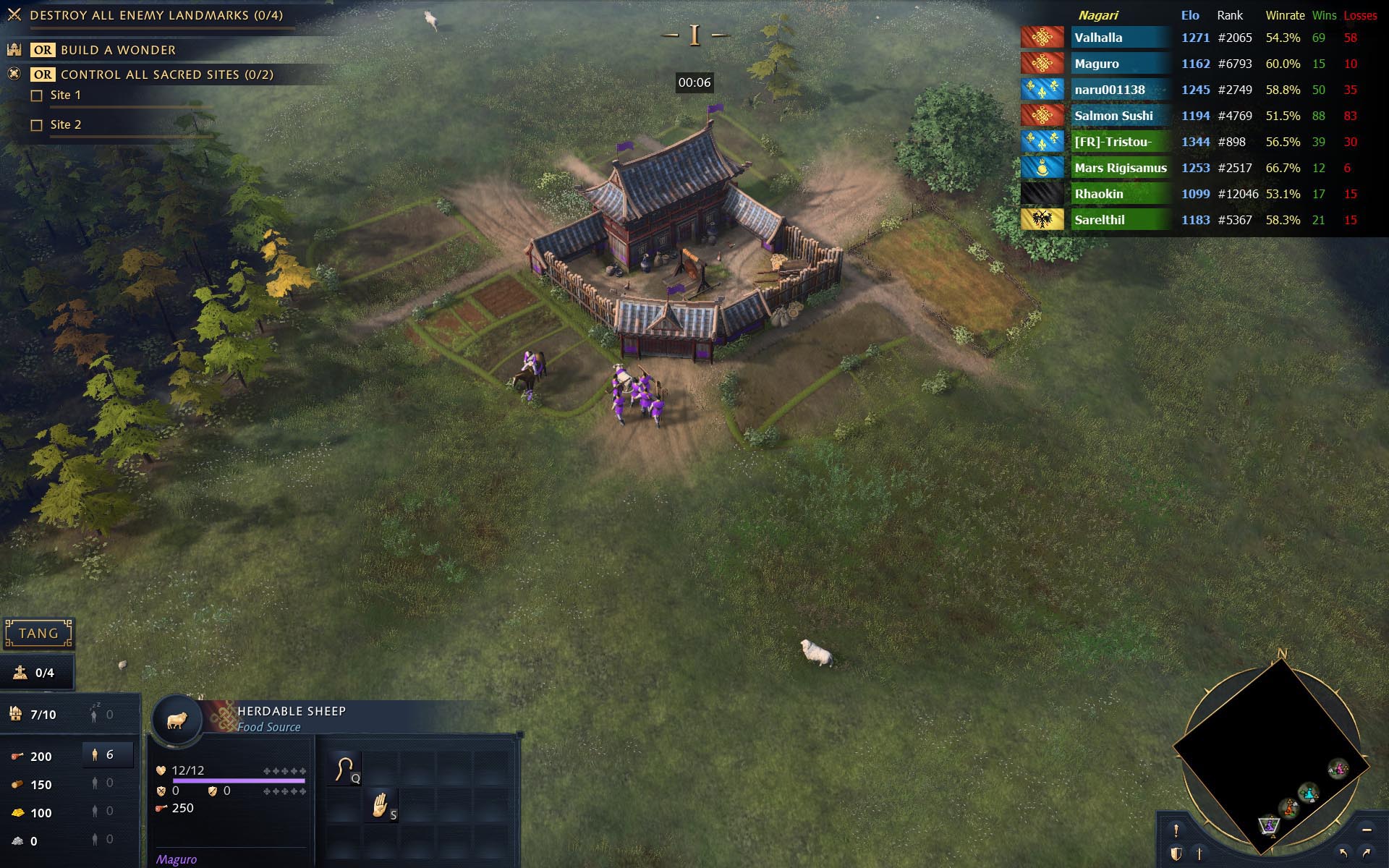The height and width of the screenshot is (868, 1389).
Task: Open the dynasty officials 0/4 counter
Action: point(38,673)
